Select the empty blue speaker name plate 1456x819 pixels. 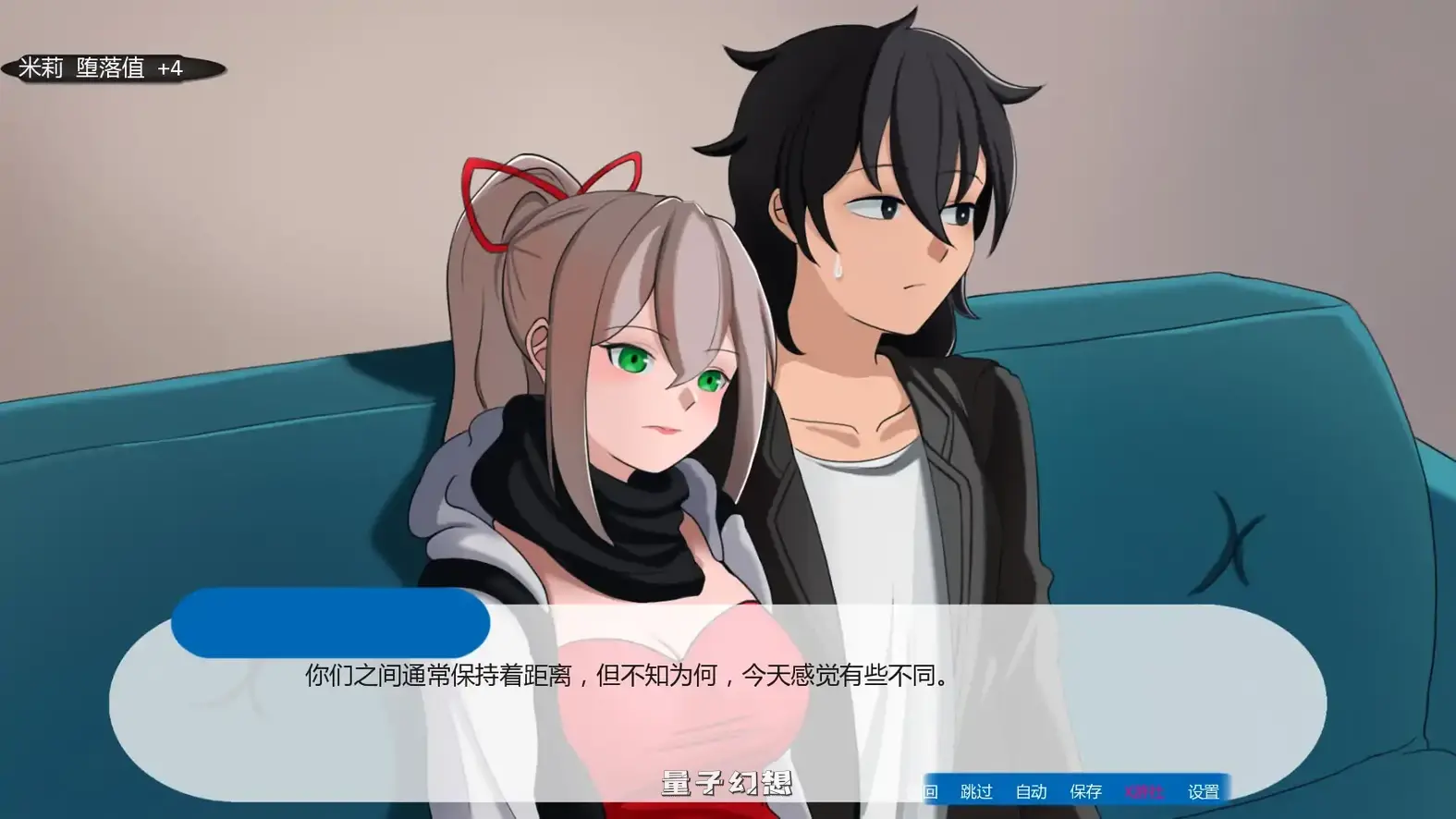329,623
